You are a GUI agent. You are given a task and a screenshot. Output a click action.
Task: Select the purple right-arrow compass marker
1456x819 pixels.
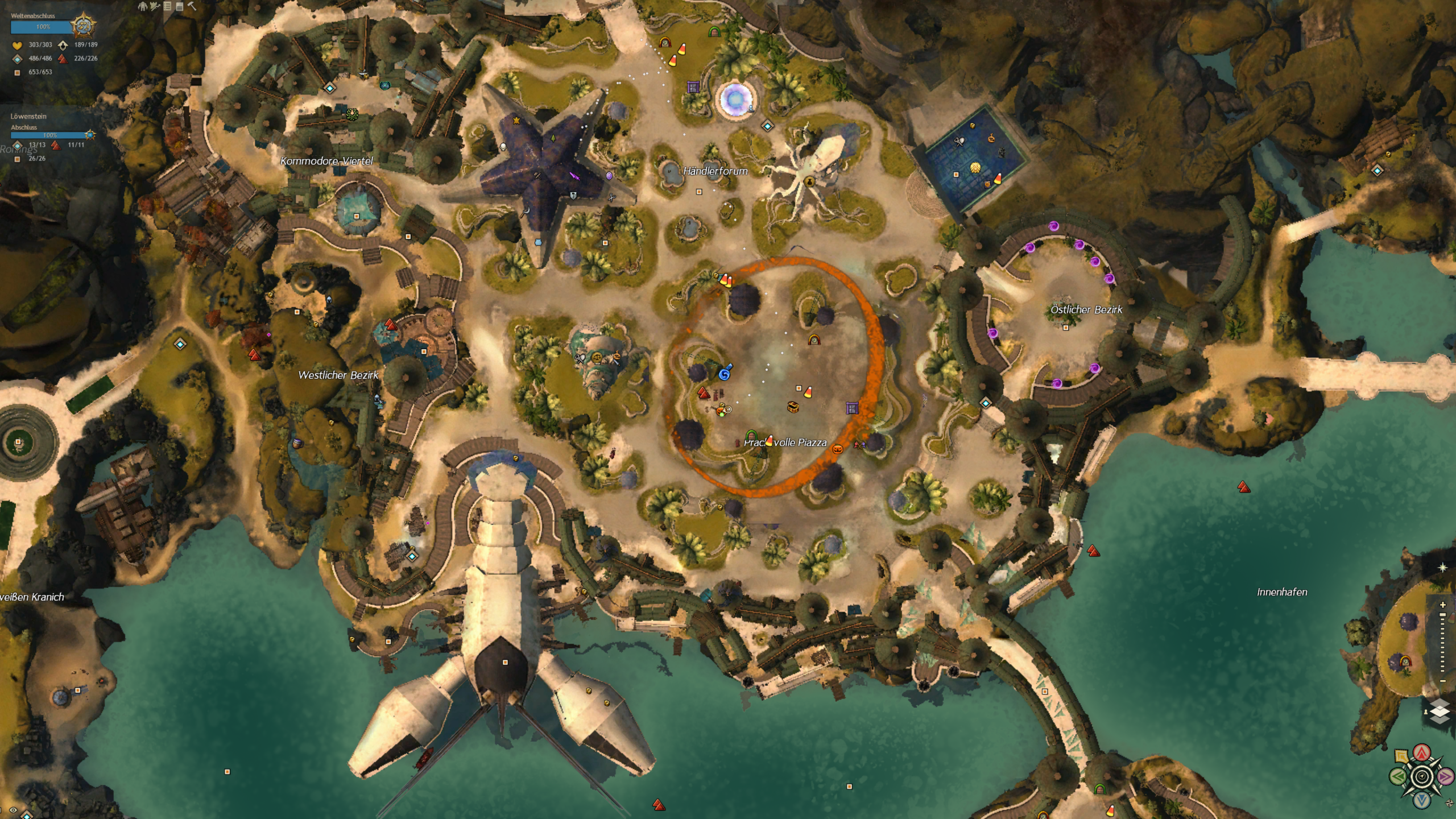(x=1445, y=776)
